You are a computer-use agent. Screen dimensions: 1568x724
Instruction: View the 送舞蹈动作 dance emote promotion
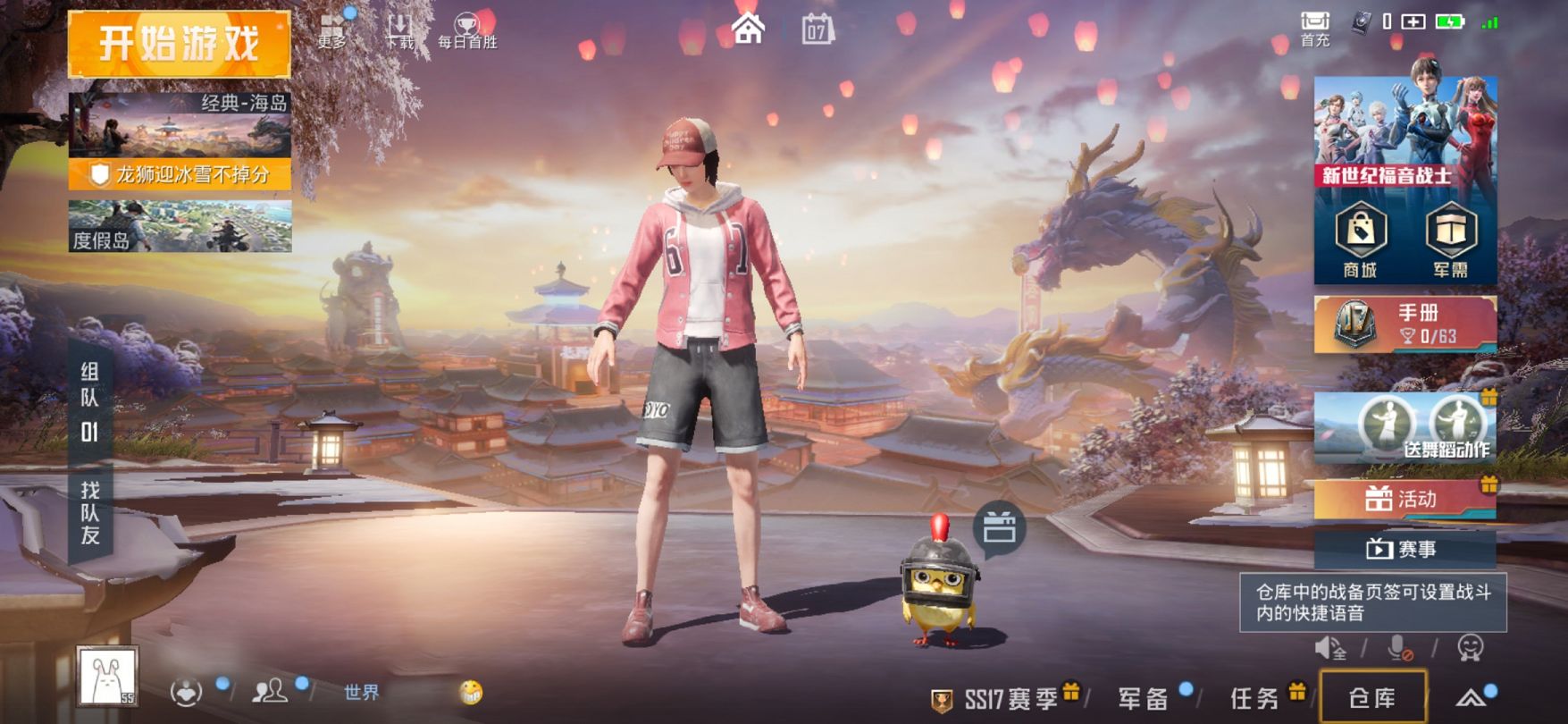pos(1404,427)
